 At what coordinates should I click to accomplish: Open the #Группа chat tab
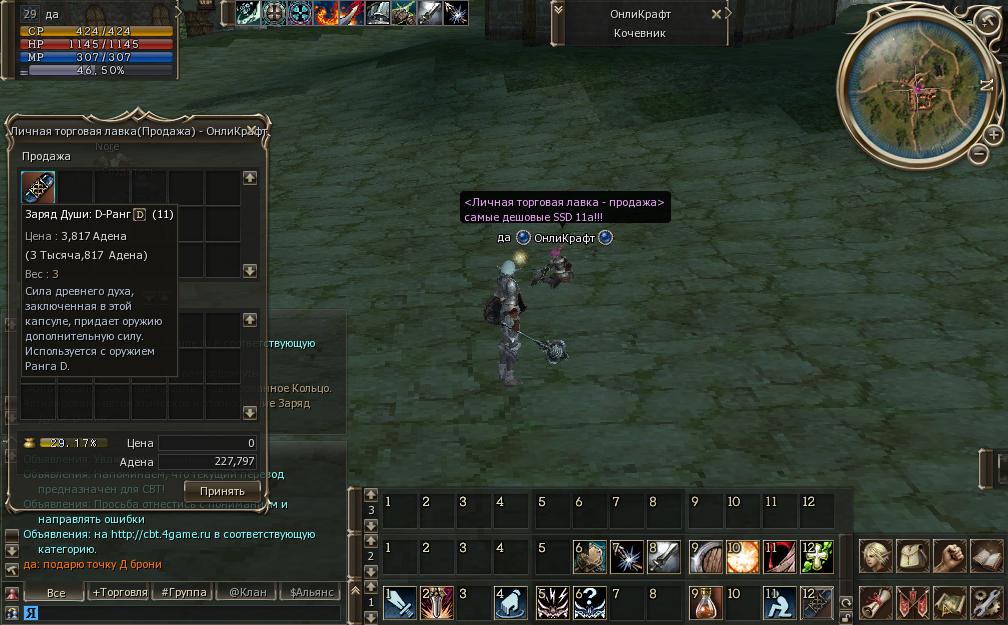coord(183,592)
